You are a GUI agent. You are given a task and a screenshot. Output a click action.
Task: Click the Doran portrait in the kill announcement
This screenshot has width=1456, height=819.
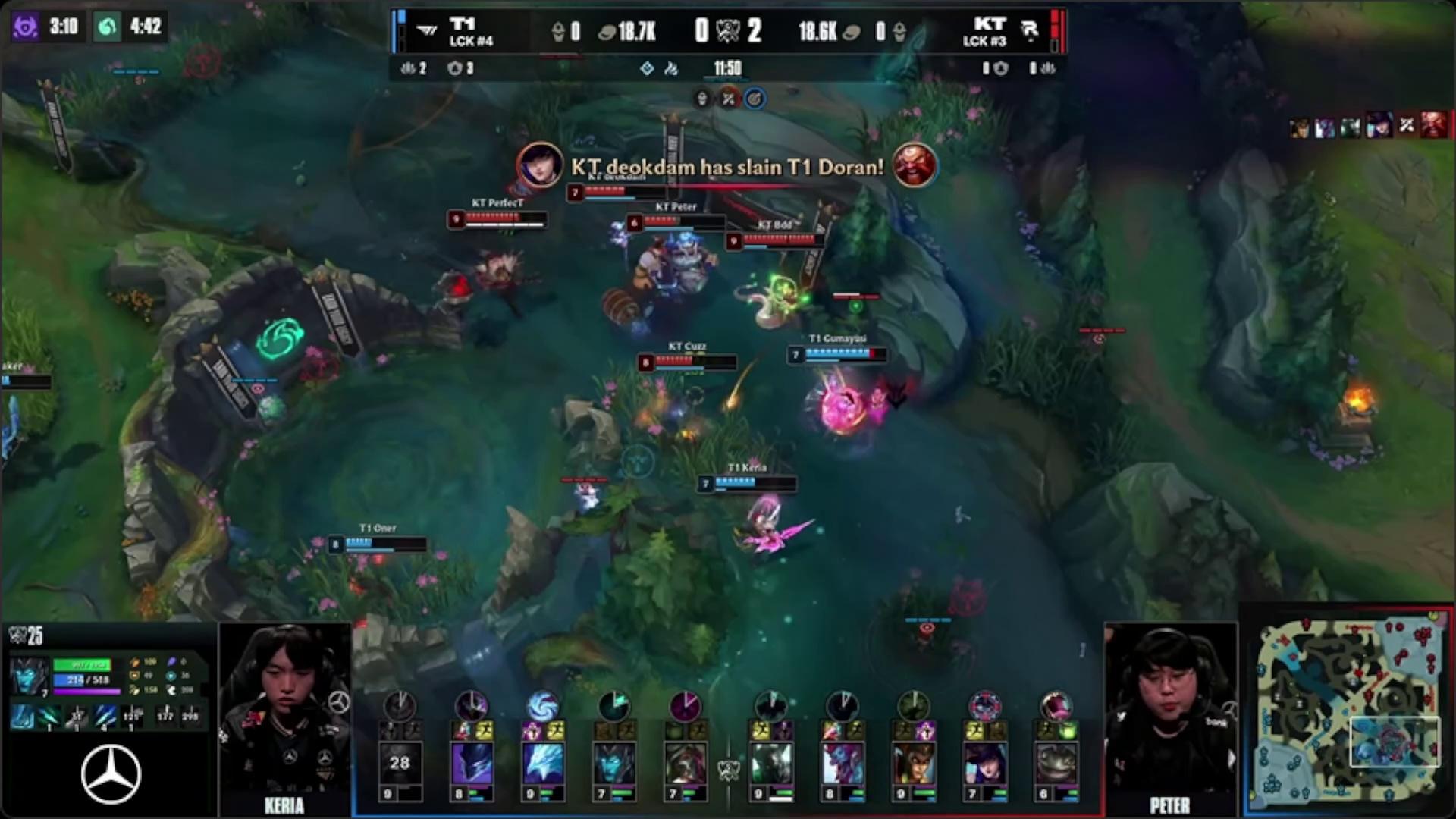coord(914,165)
